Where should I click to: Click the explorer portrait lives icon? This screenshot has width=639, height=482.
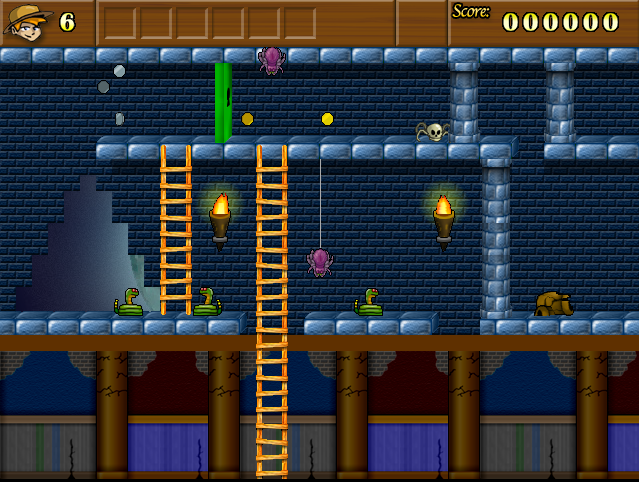28,22
